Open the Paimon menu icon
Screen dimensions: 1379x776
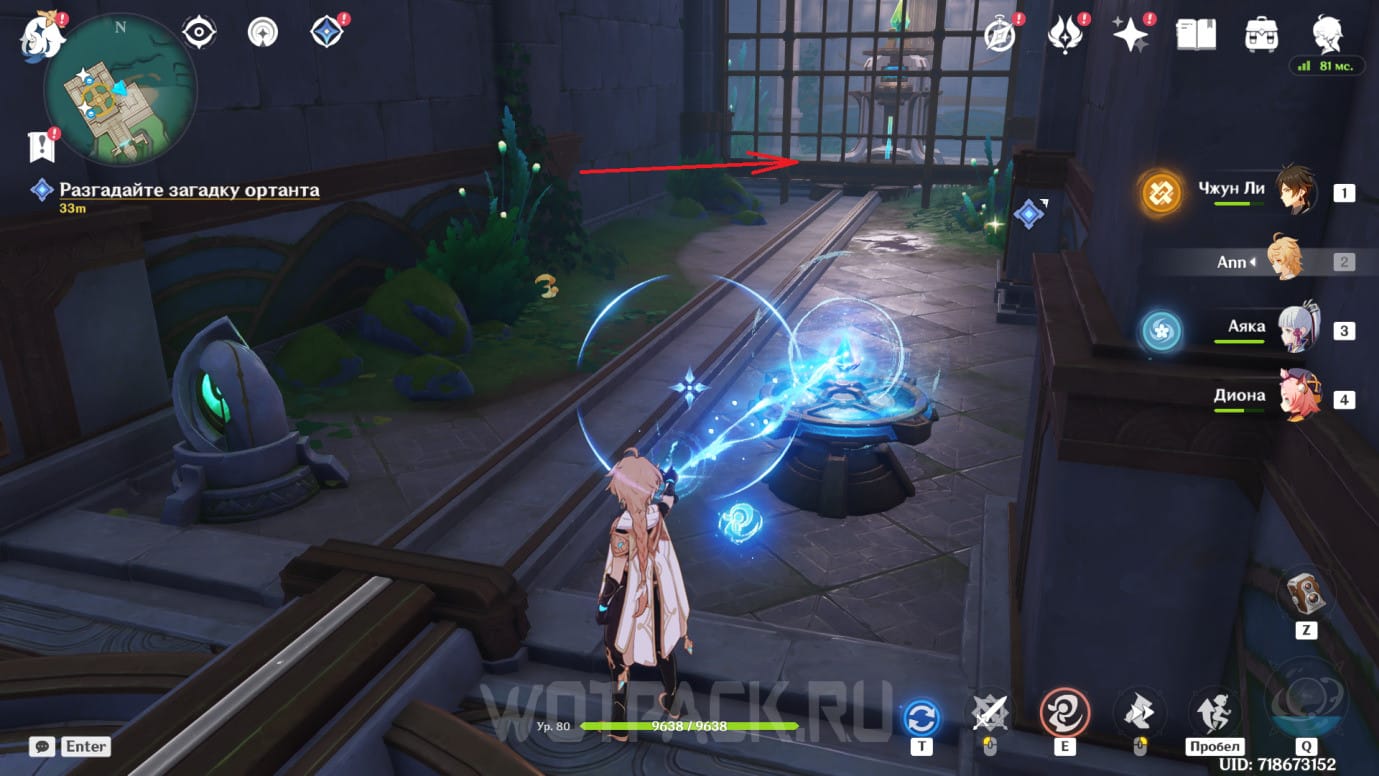(x=42, y=35)
